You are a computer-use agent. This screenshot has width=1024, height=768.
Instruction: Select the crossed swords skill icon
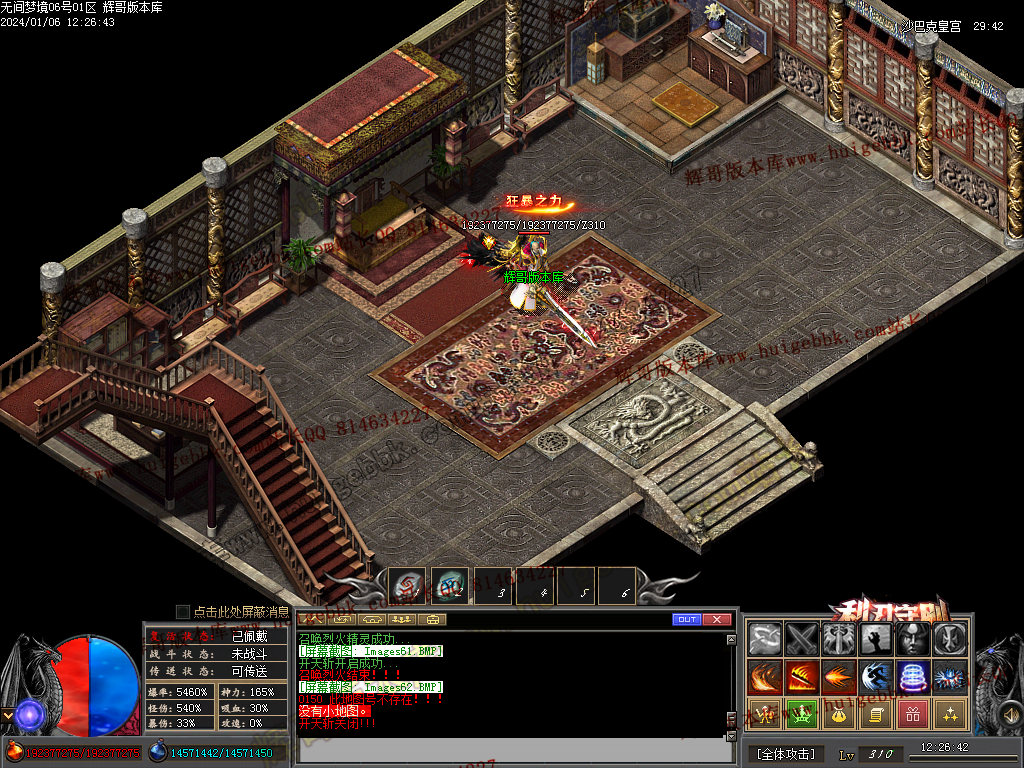pos(802,639)
